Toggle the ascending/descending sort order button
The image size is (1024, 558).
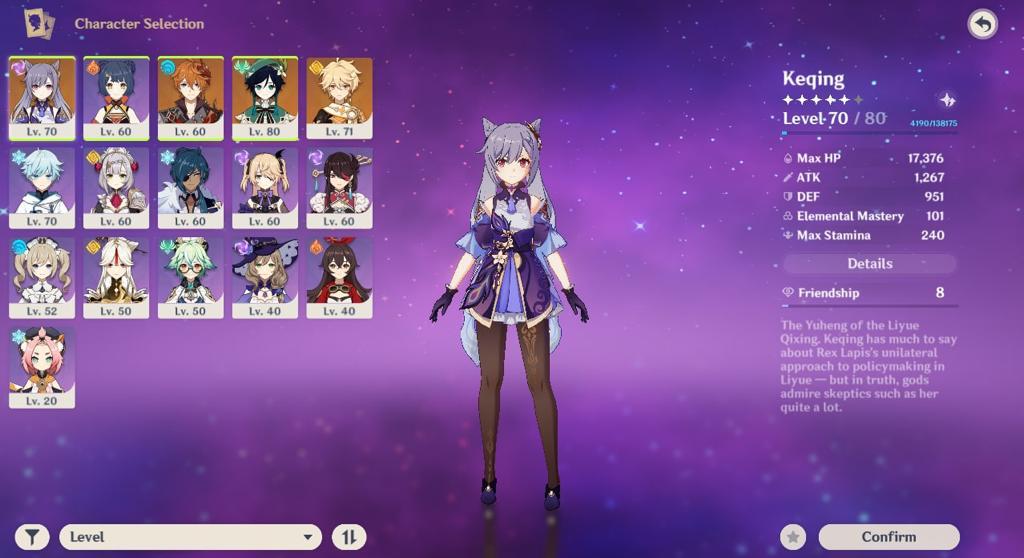tap(349, 537)
